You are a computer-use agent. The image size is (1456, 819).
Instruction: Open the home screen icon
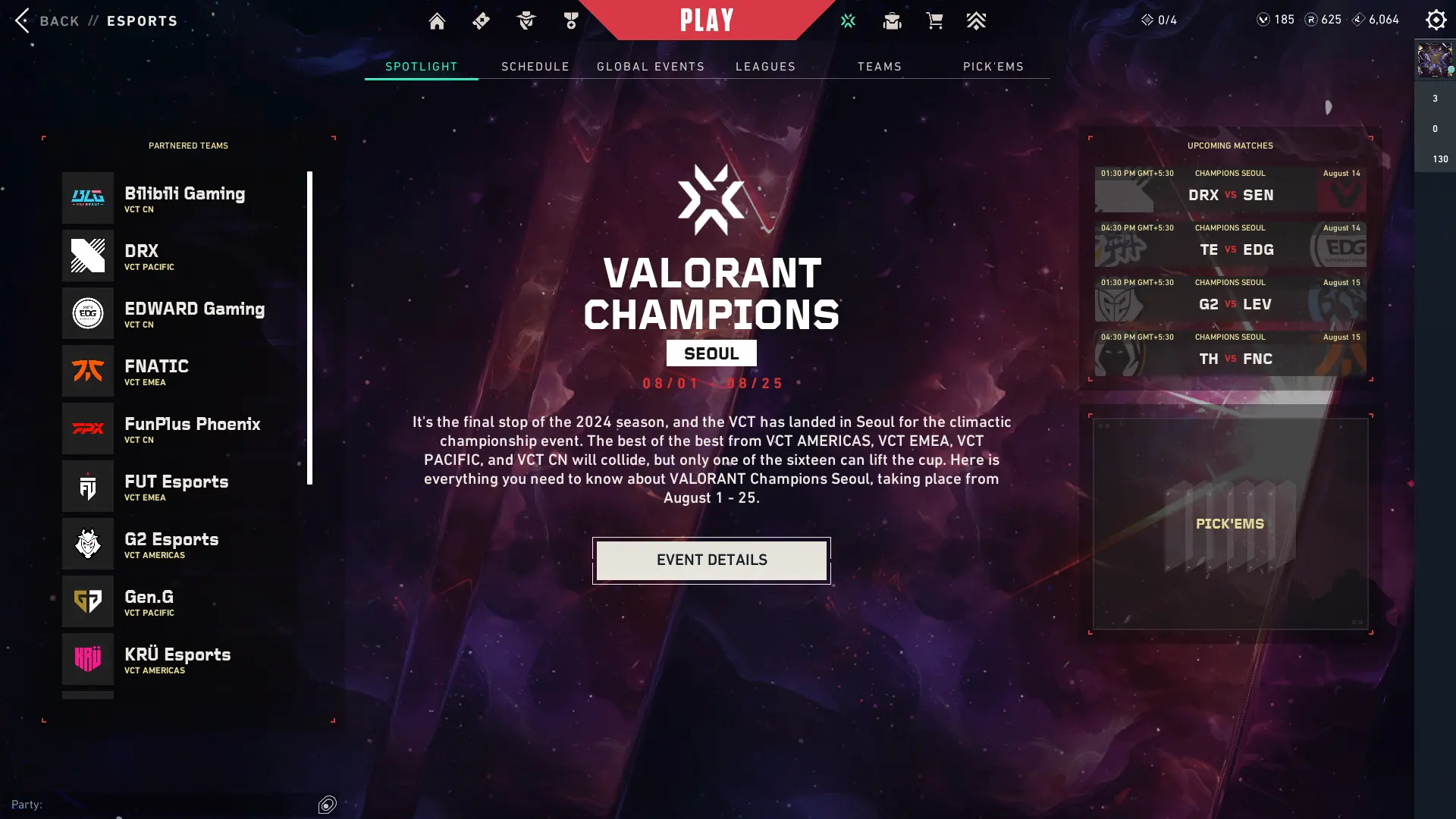(x=437, y=21)
